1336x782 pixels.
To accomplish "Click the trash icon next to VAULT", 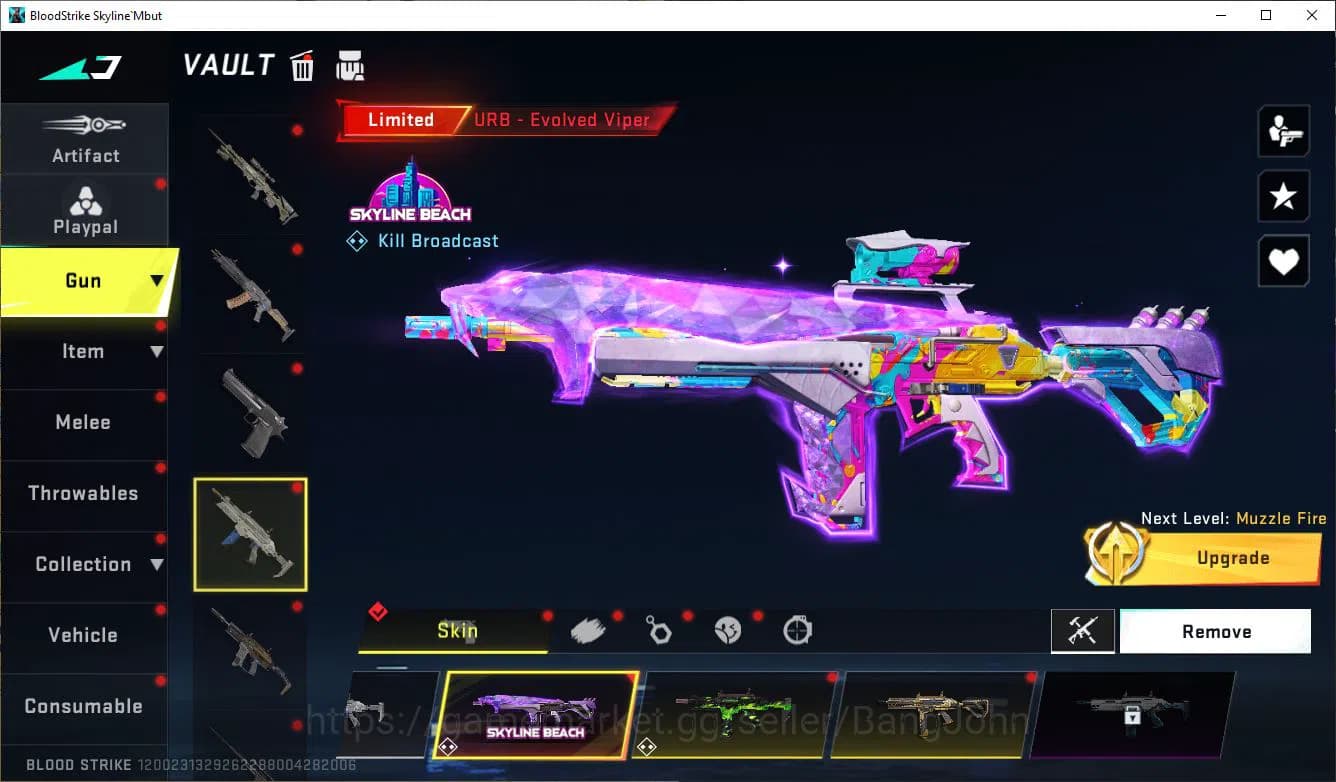I will 301,65.
